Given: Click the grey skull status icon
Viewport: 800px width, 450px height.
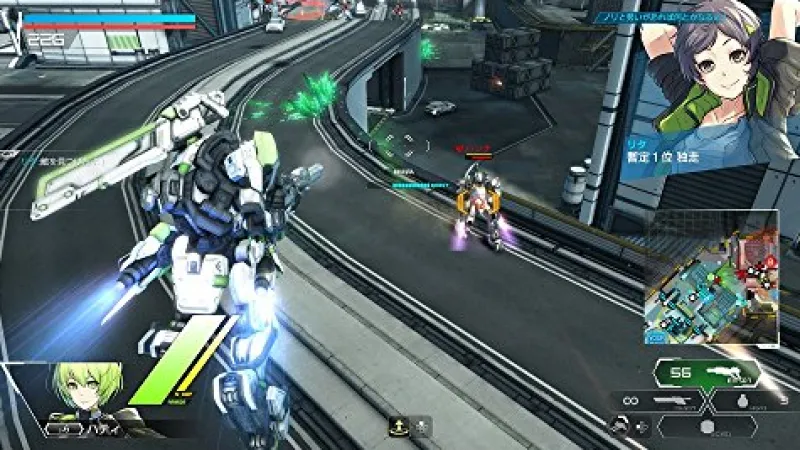Looking at the screenshot, I should tap(422, 427).
